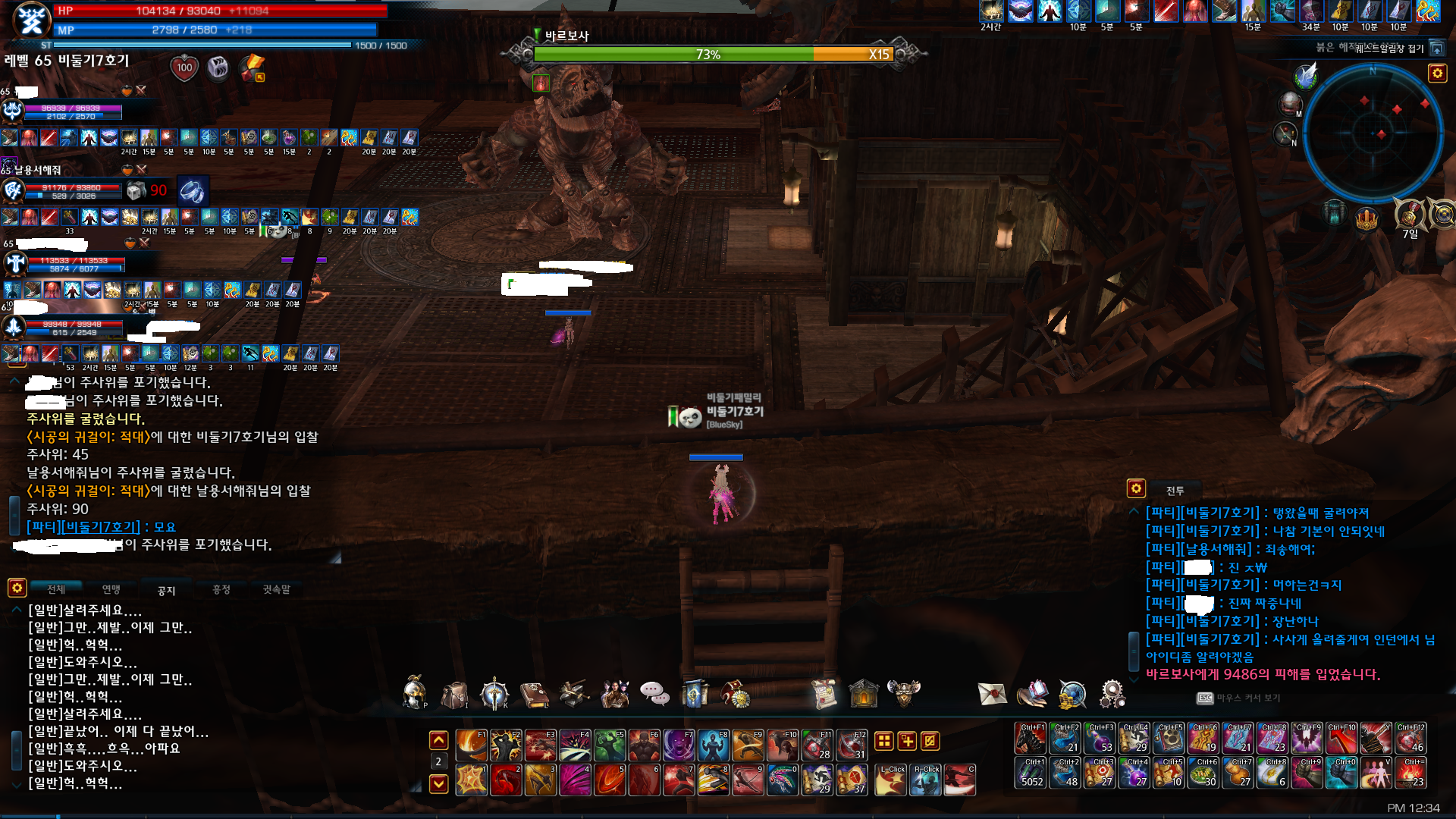Open the character profile helmet icon
The height and width of the screenshot is (819, 1456).
pos(415,692)
